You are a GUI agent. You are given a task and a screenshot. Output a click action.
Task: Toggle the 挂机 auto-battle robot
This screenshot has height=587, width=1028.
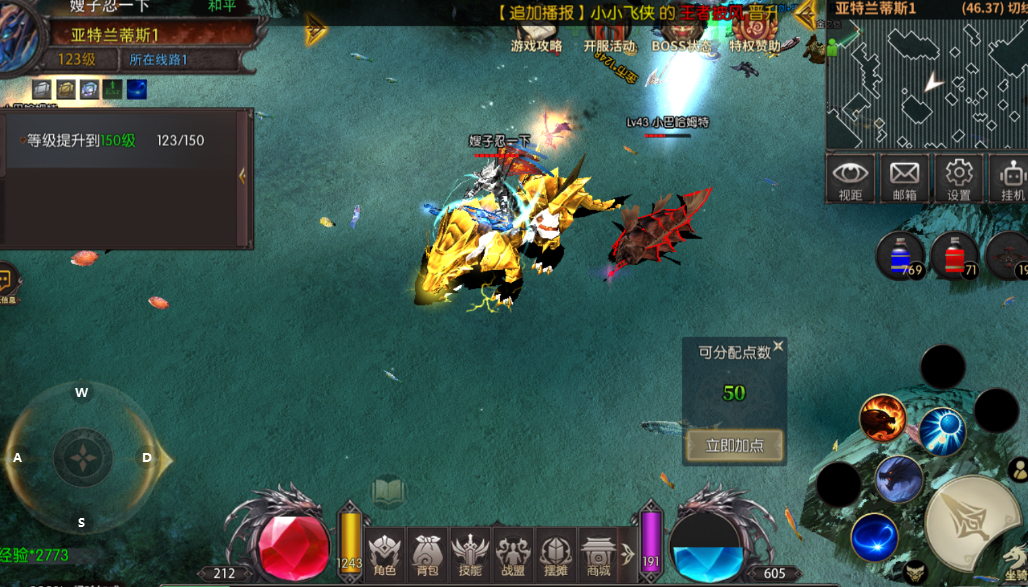[x=1012, y=178]
